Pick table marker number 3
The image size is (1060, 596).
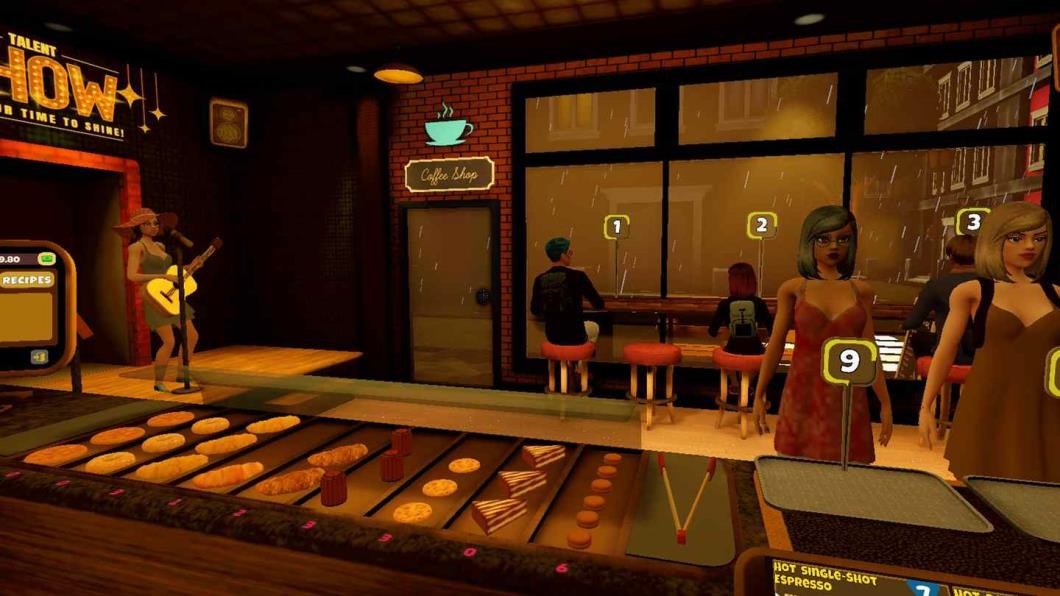[971, 221]
